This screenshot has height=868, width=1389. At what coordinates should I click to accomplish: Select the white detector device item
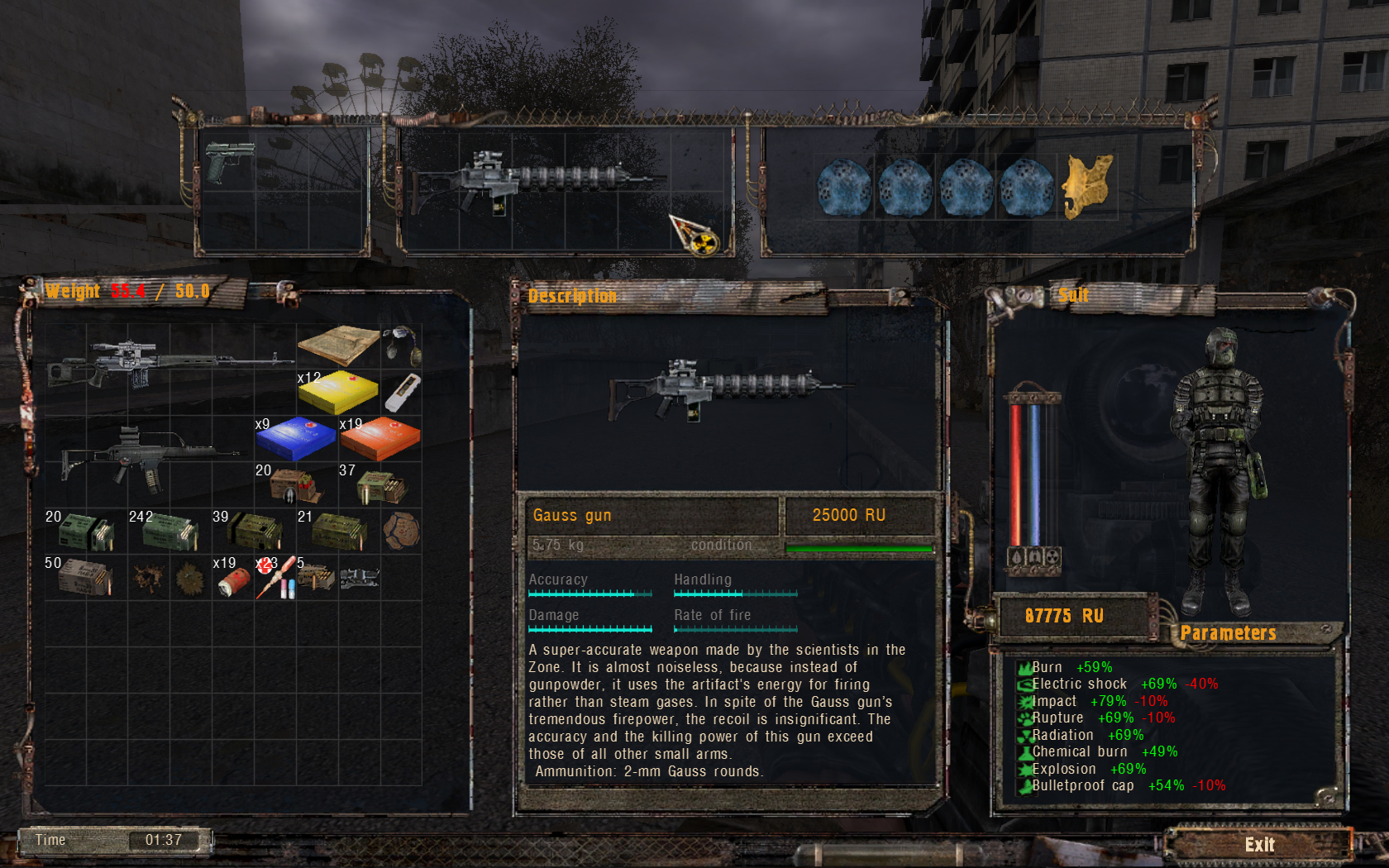click(402, 392)
